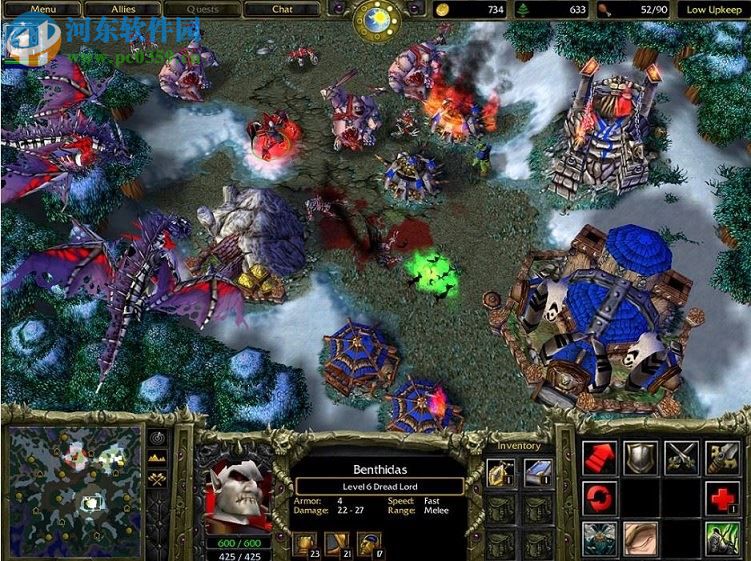
Task: Toggle minimap terrain display button
Action: point(157,458)
